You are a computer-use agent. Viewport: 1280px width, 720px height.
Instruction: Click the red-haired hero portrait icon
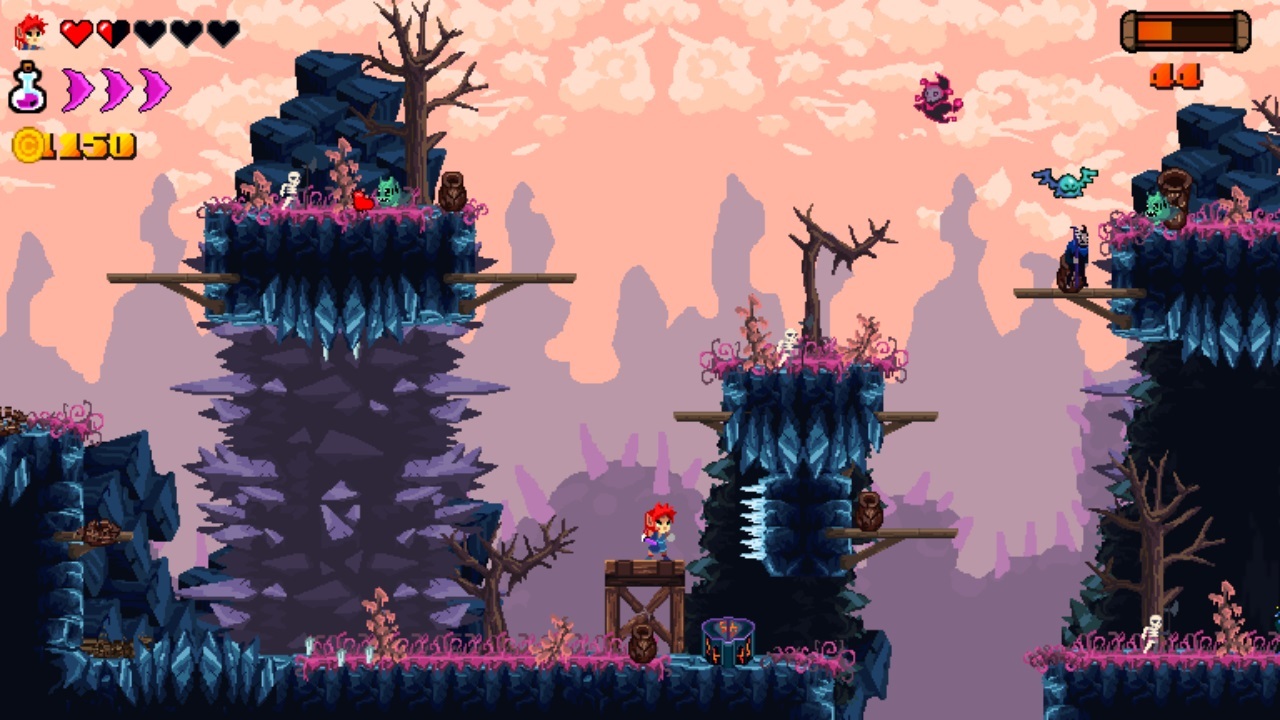[x=31, y=33]
